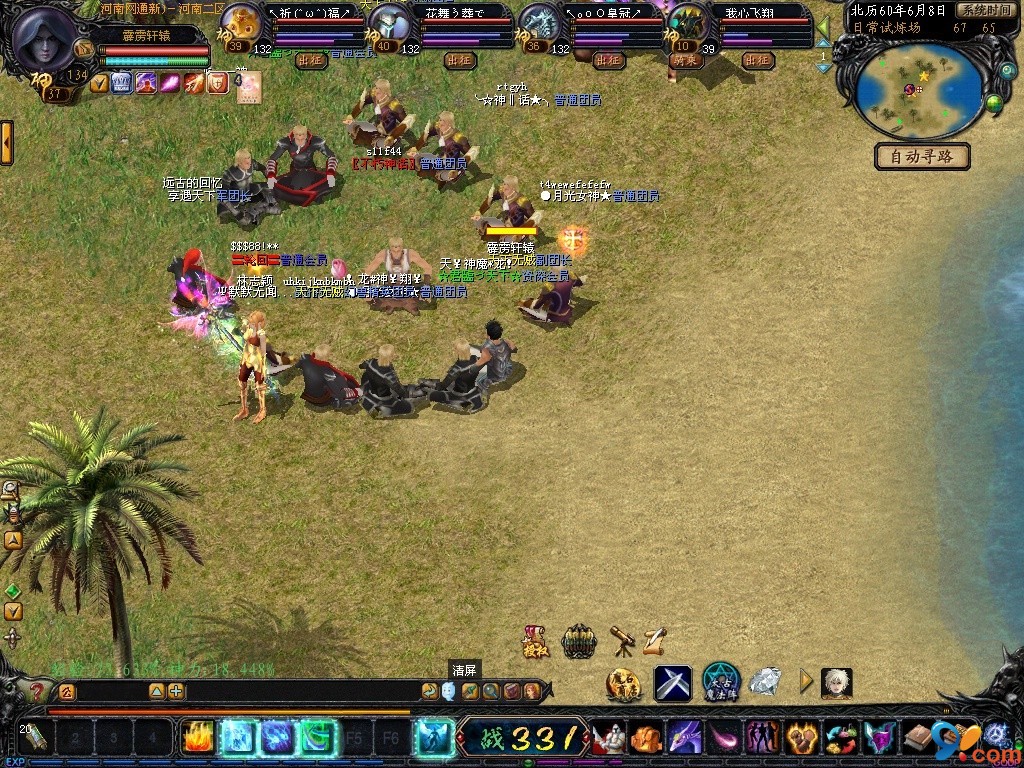This screenshot has width=1024, height=768.
Task: Click the 自动寻路 auto-pathfinding button
Action: 922,156
